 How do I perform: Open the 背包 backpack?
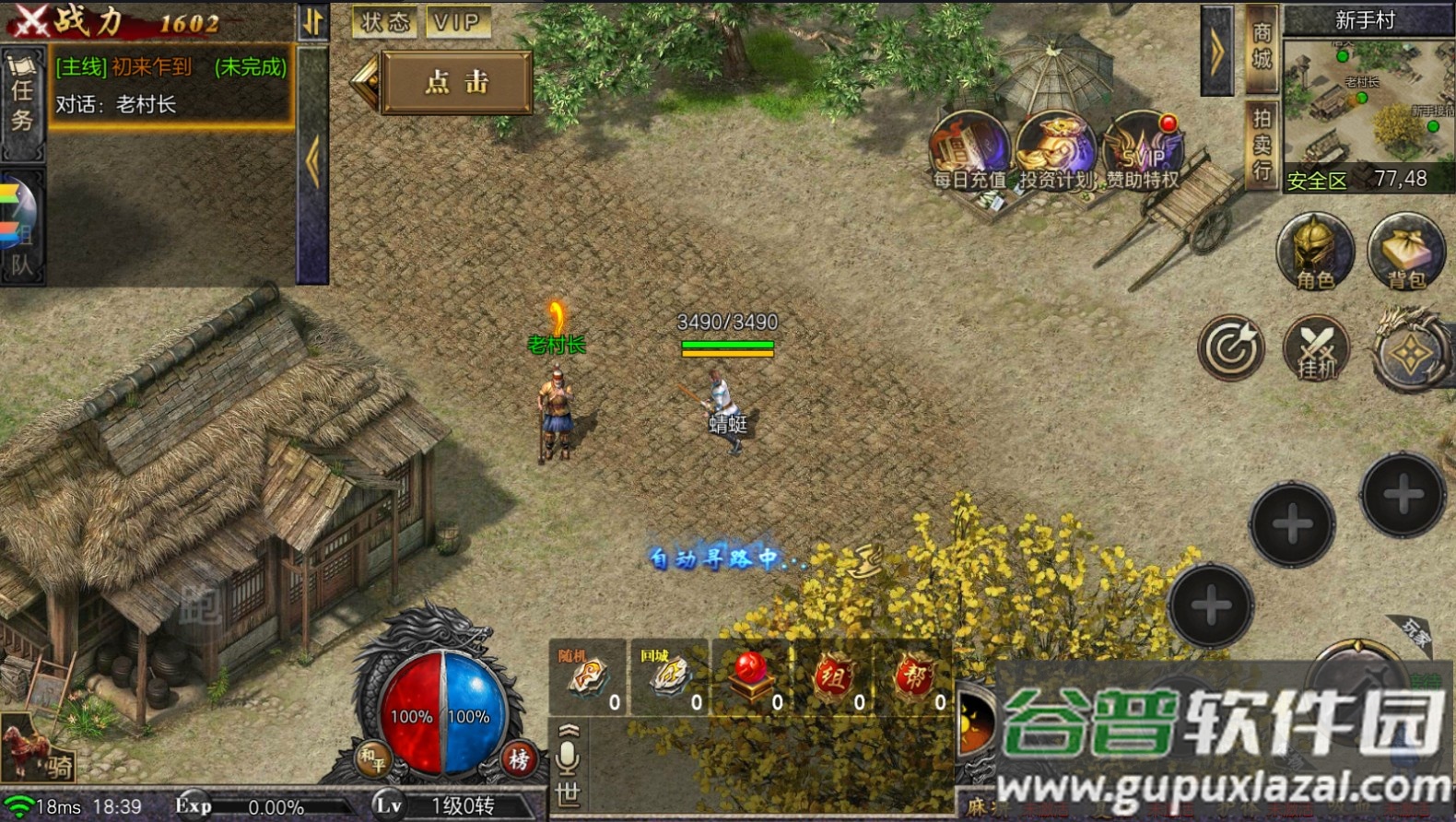(x=1405, y=252)
